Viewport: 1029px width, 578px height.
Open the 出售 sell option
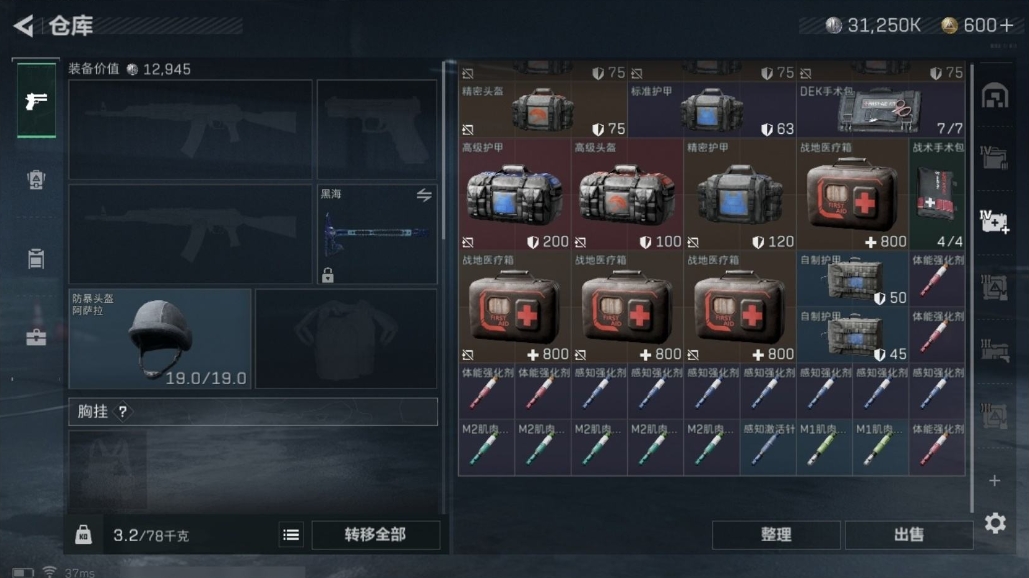908,535
